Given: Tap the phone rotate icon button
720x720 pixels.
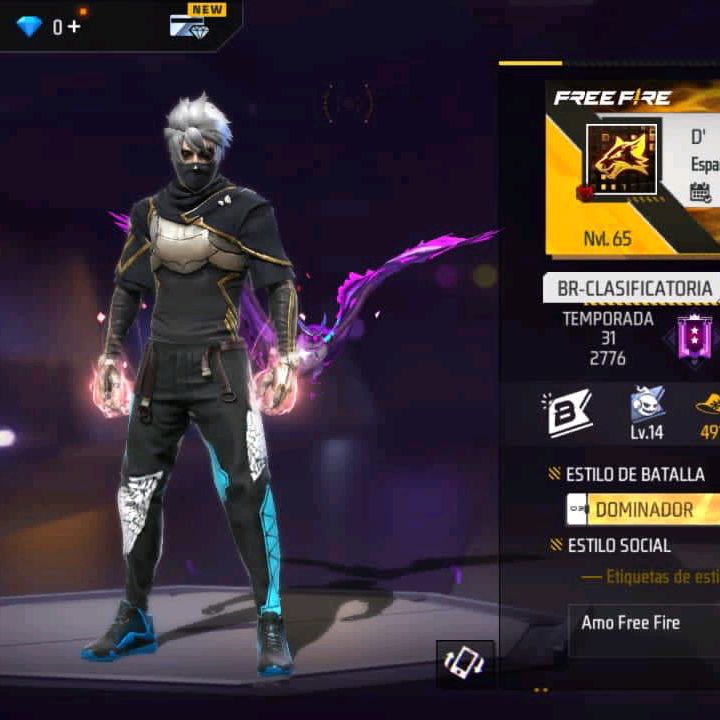Looking at the screenshot, I should [465, 664].
